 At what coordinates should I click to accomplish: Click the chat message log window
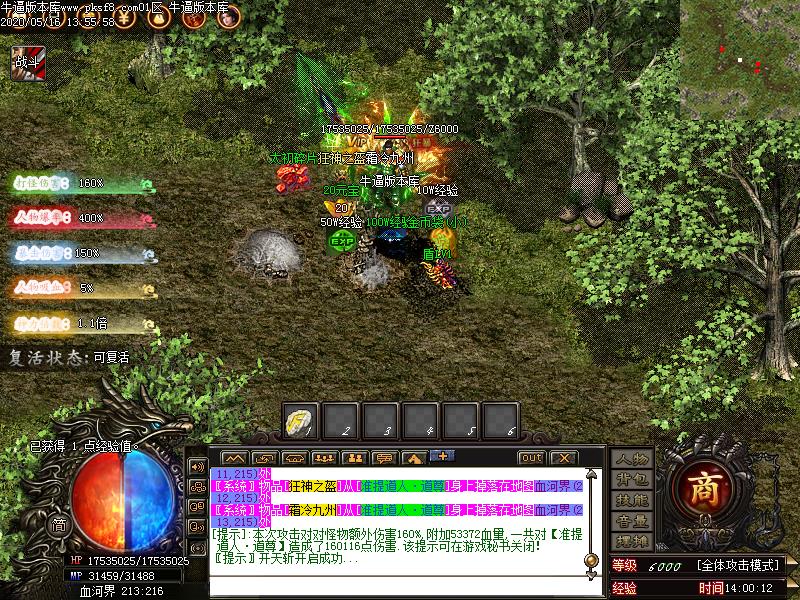click(398, 518)
